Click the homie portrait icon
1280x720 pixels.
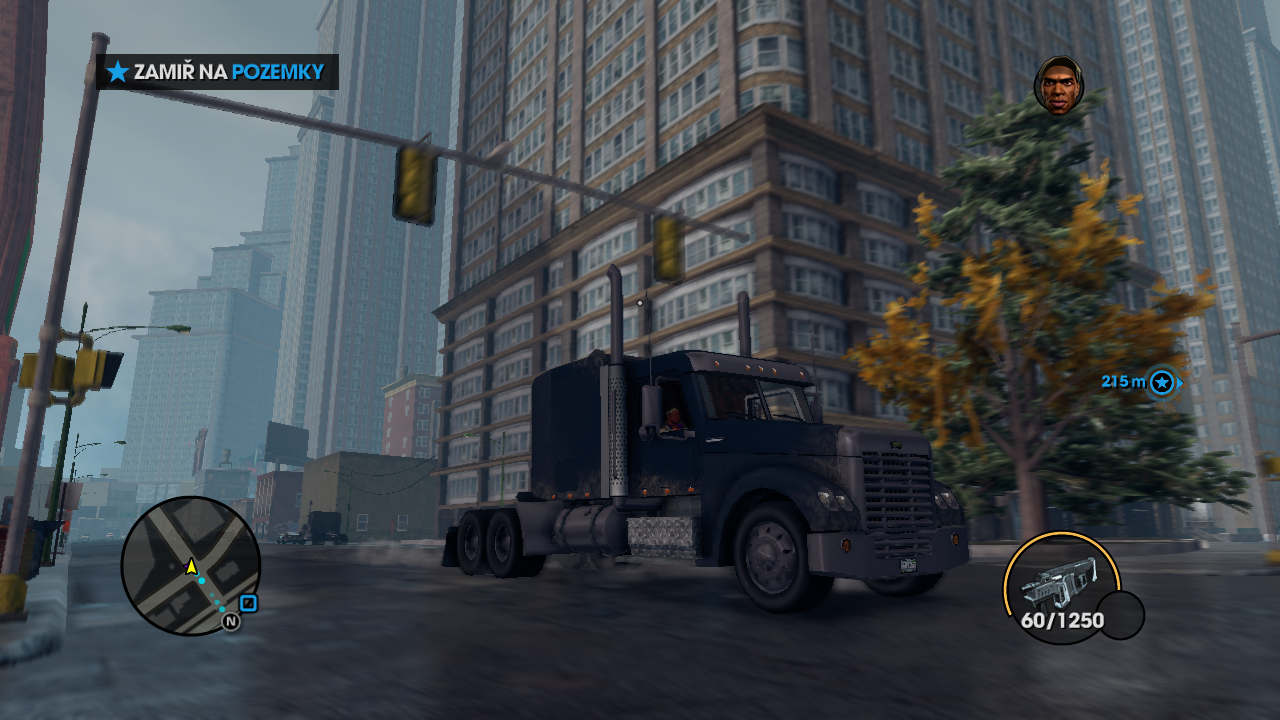[x=1058, y=85]
